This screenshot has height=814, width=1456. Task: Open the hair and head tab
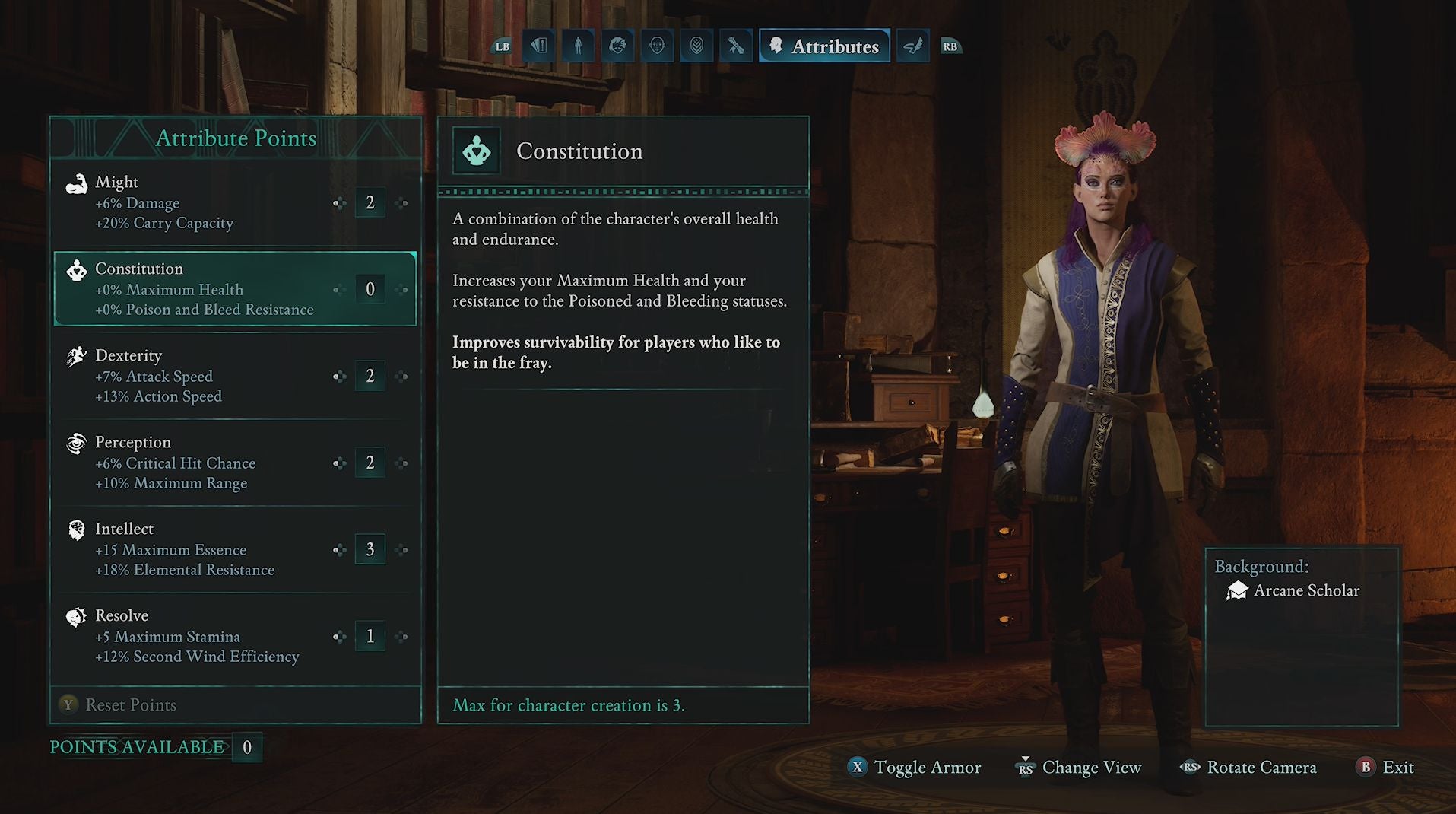[x=617, y=46]
